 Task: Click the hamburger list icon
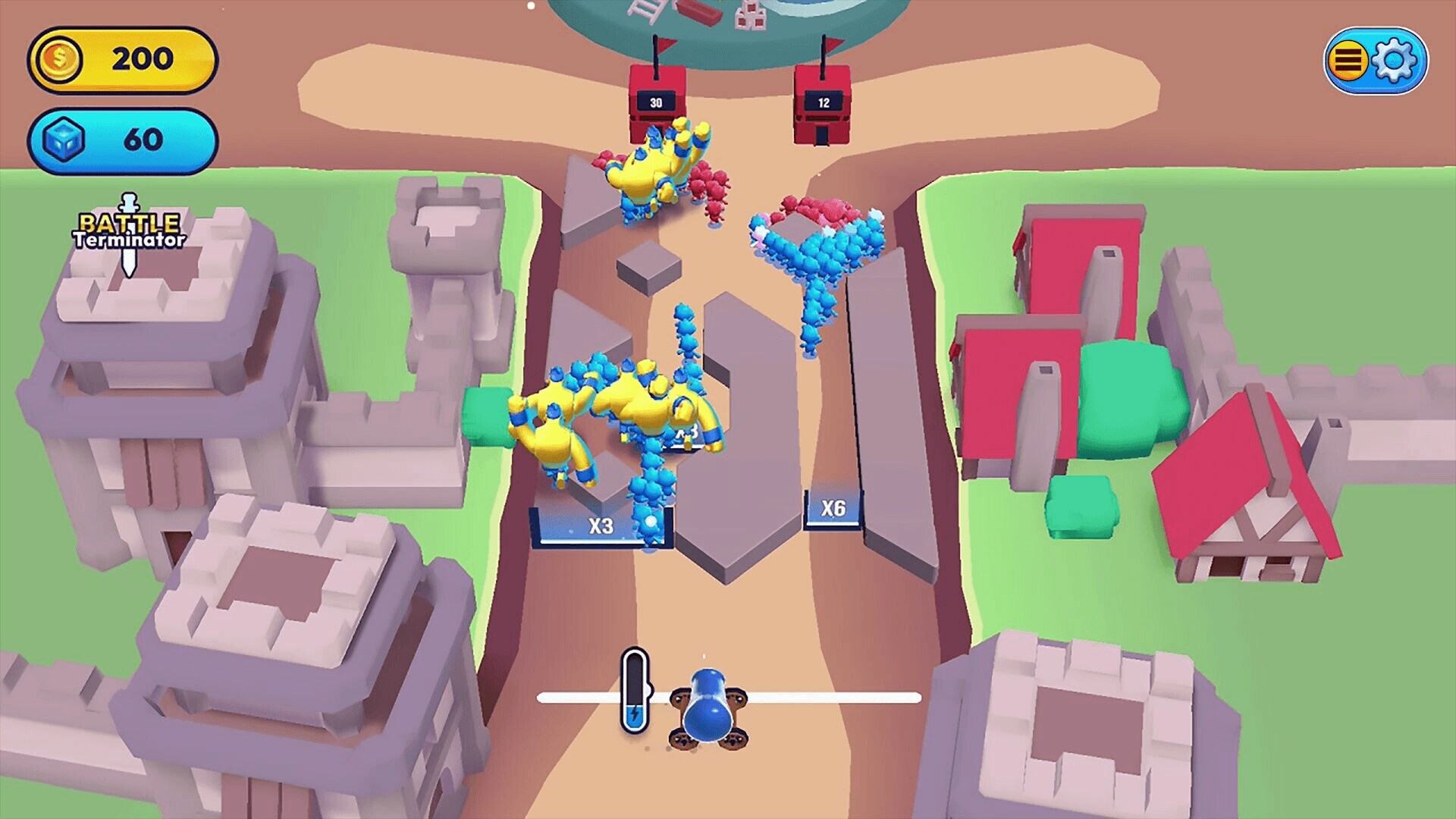click(1348, 60)
